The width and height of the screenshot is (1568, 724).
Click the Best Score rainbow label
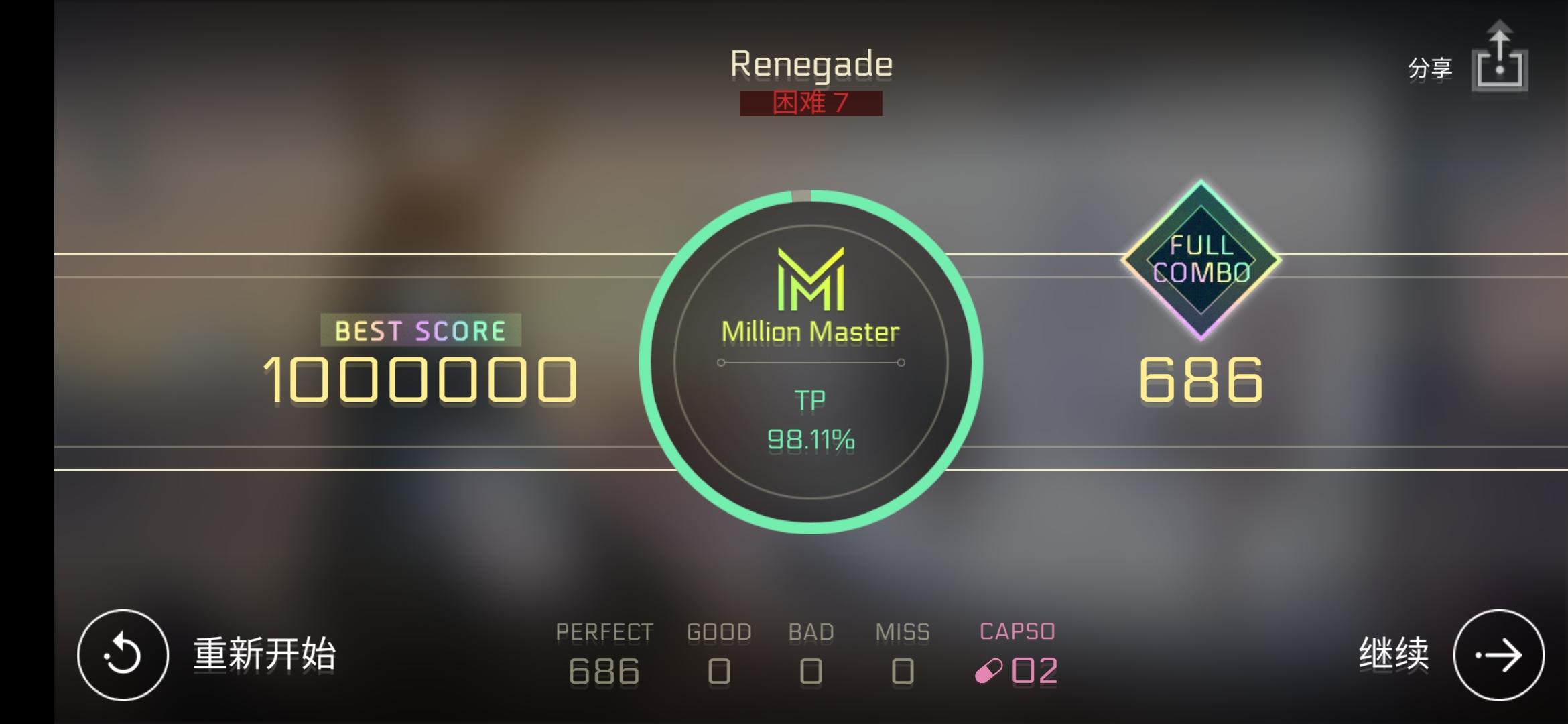point(421,330)
